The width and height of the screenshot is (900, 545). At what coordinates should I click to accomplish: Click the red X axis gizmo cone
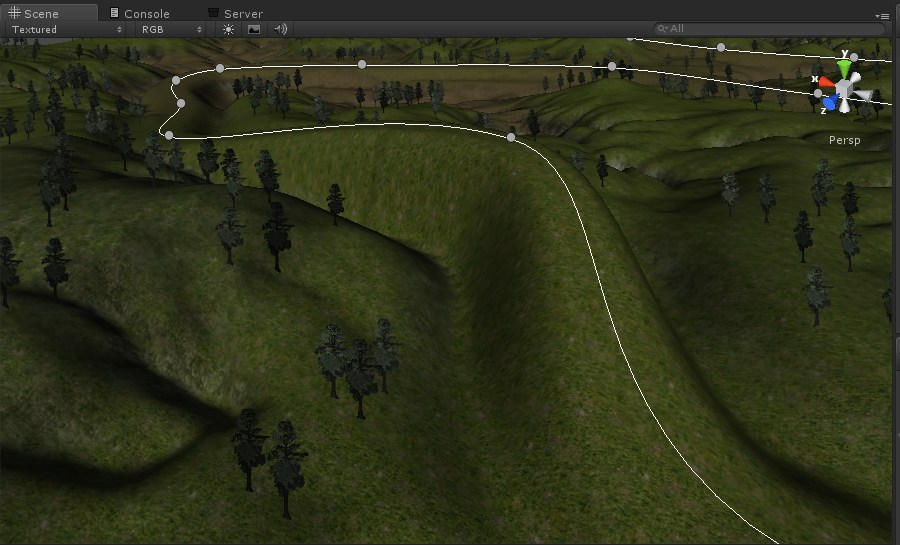click(826, 81)
